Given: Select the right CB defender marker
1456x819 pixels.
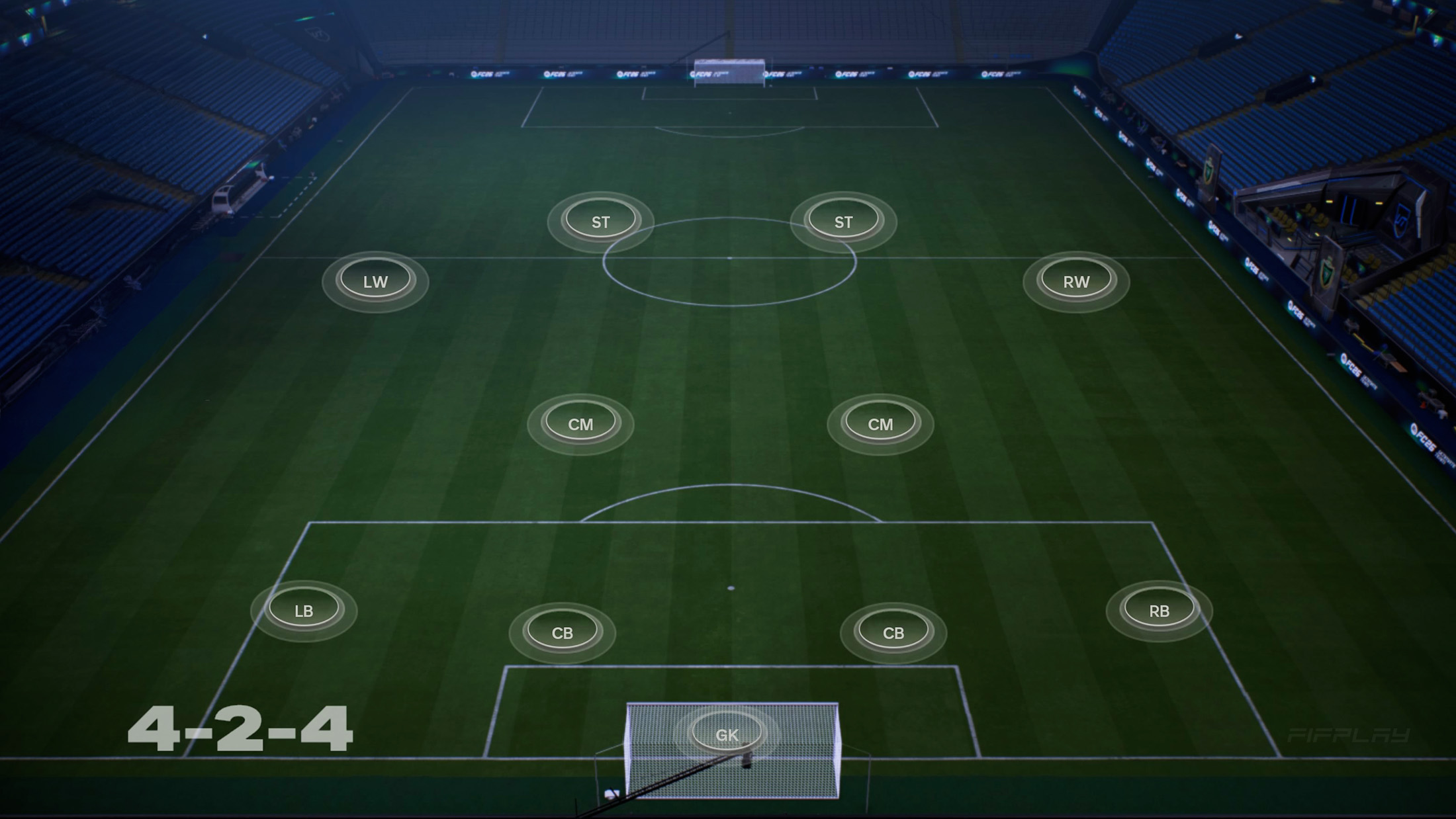Looking at the screenshot, I should (x=893, y=632).
